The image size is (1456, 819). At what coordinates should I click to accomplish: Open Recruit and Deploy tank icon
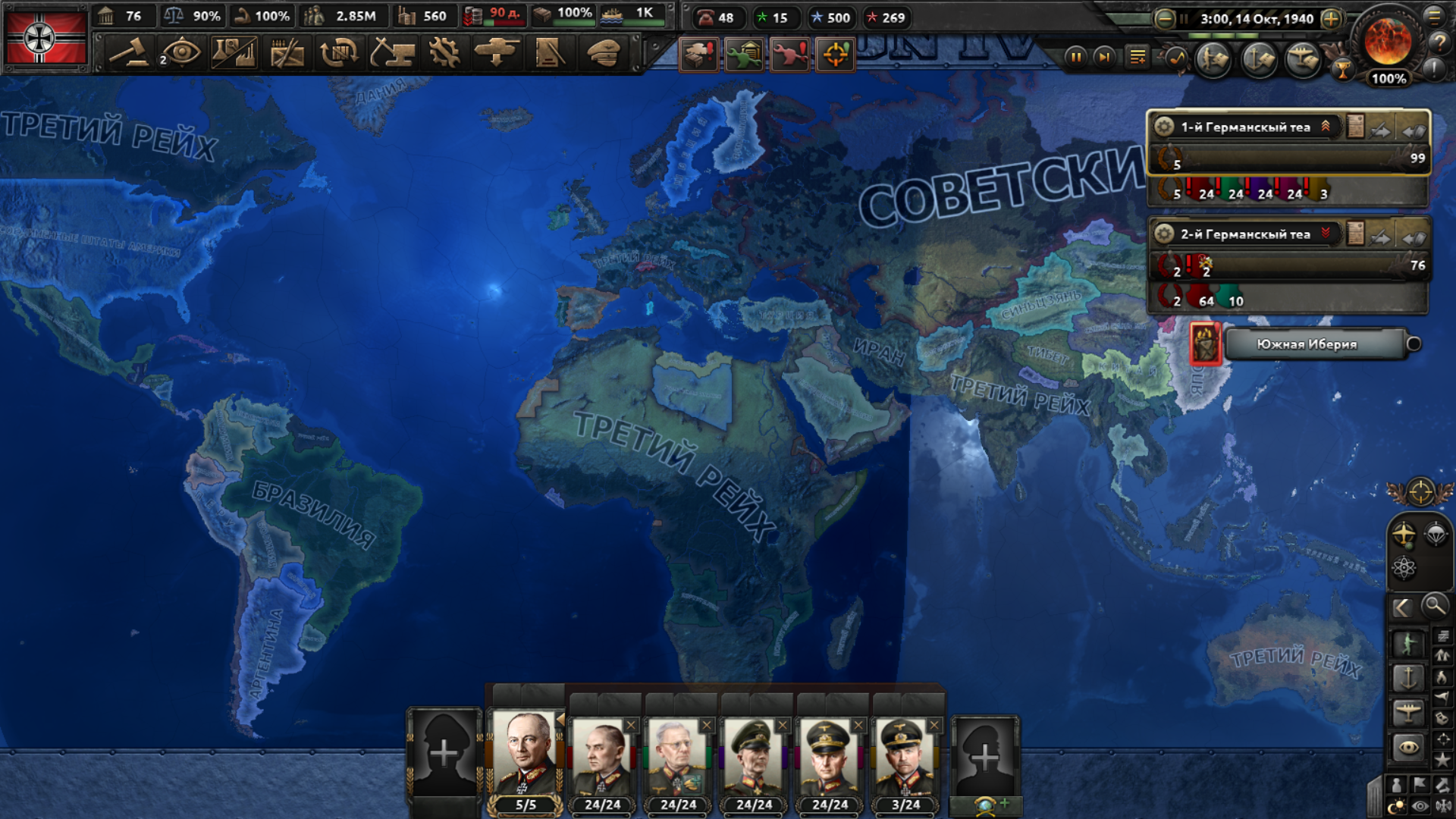pos(497,53)
